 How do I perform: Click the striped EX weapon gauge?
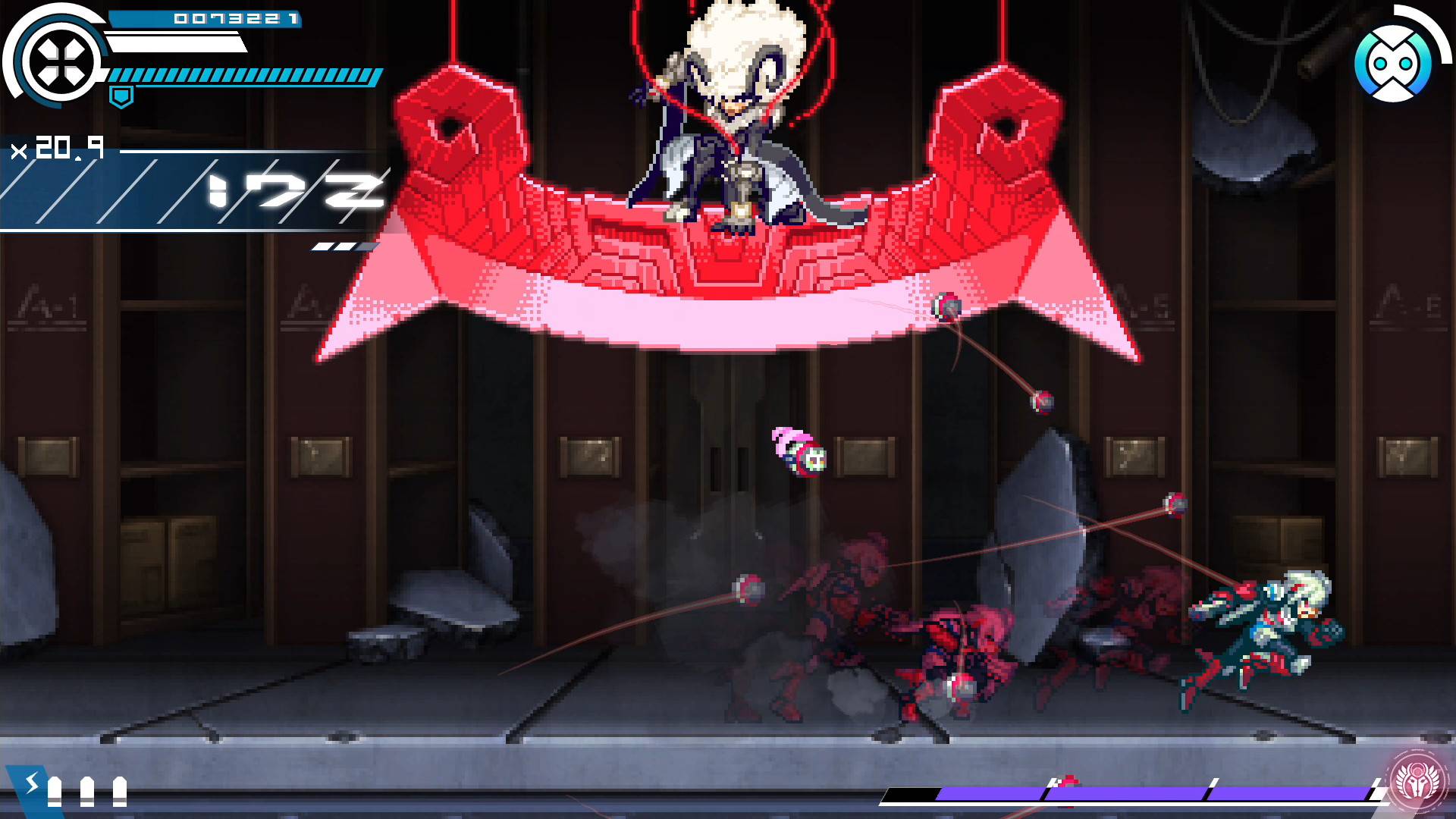243,76
